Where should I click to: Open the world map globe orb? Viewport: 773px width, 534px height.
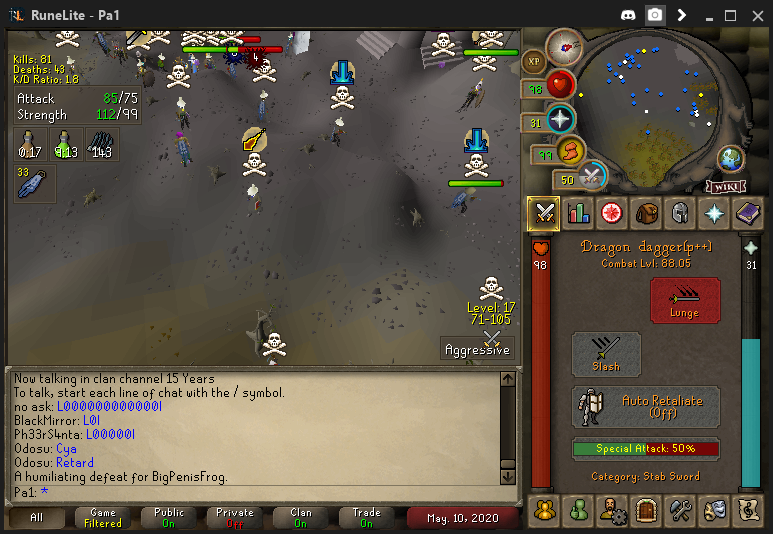(x=731, y=158)
